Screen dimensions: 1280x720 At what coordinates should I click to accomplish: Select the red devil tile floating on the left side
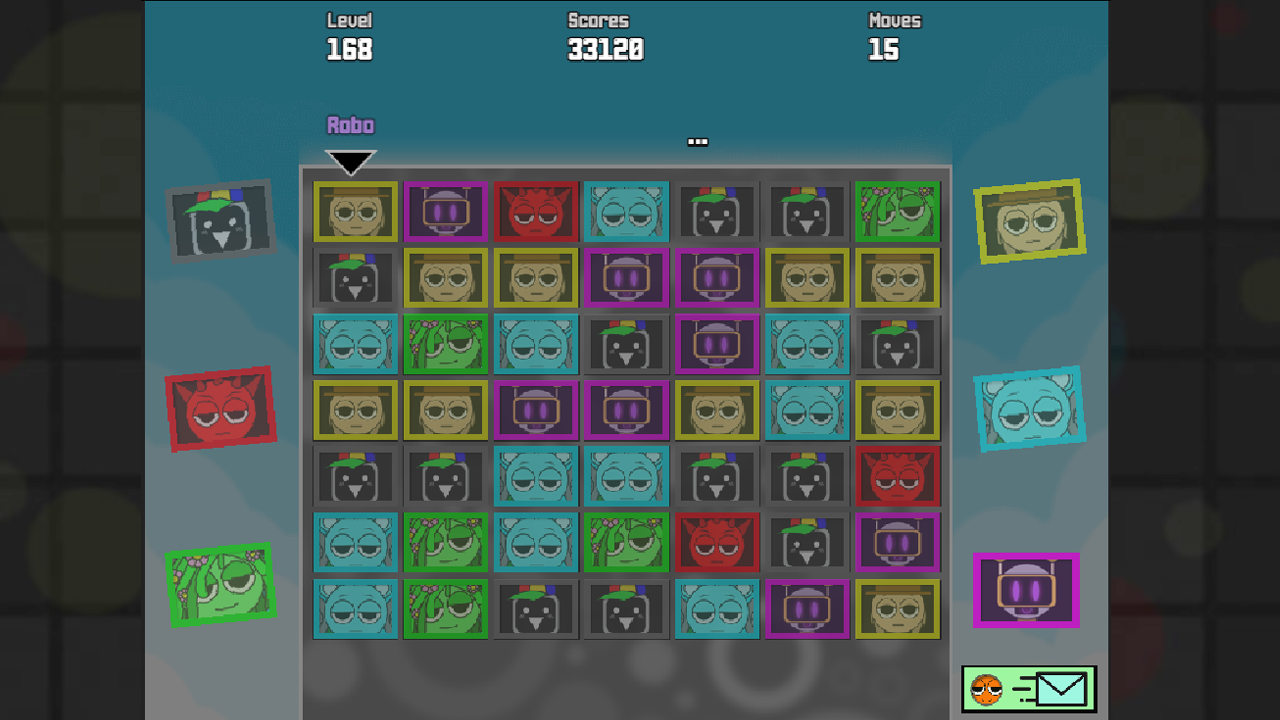click(x=222, y=409)
